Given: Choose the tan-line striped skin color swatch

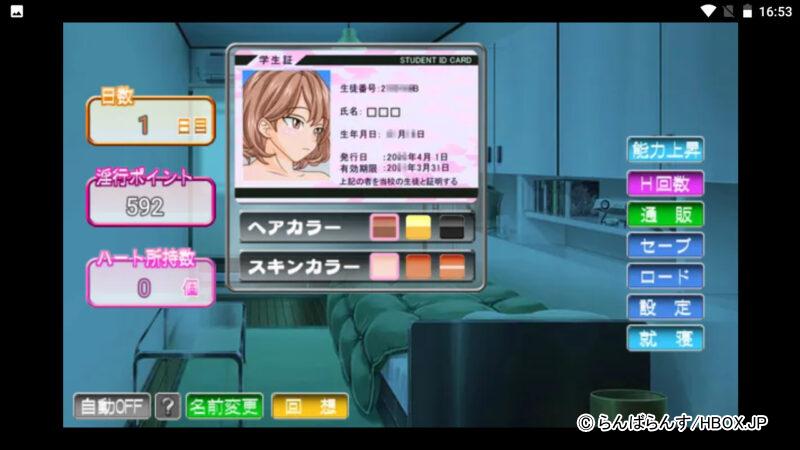Looking at the screenshot, I should pyautogui.click(x=452, y=268).
